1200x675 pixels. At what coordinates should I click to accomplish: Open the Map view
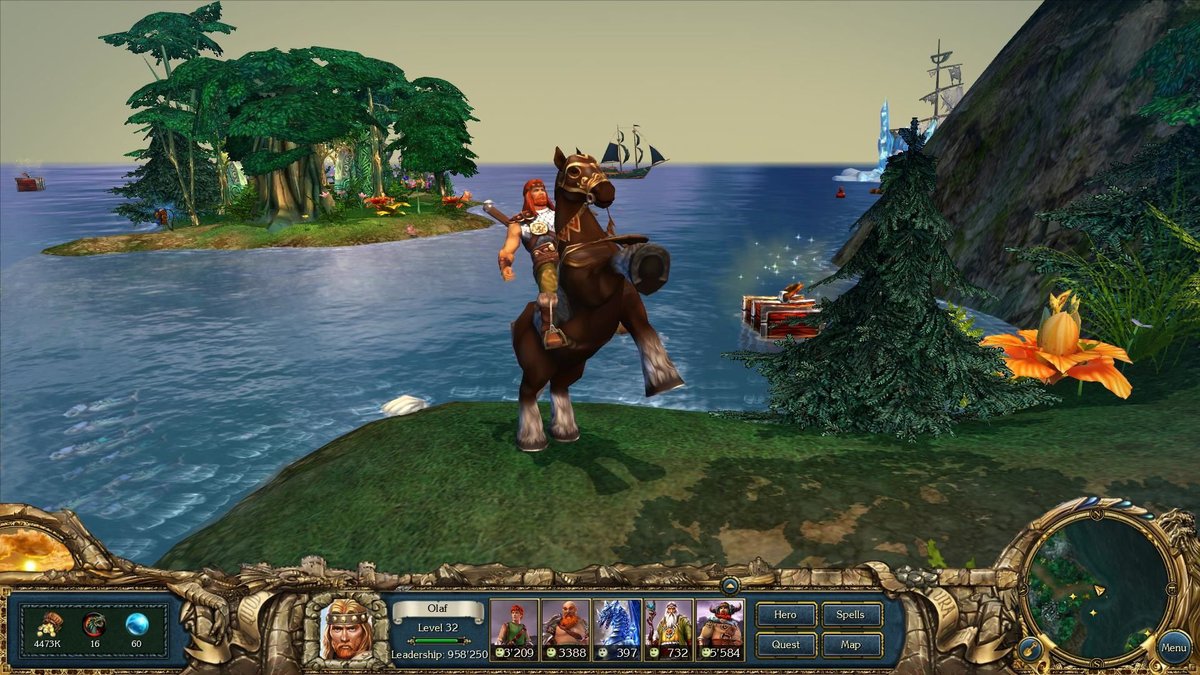pyautogui.click(x=851, y=644)
